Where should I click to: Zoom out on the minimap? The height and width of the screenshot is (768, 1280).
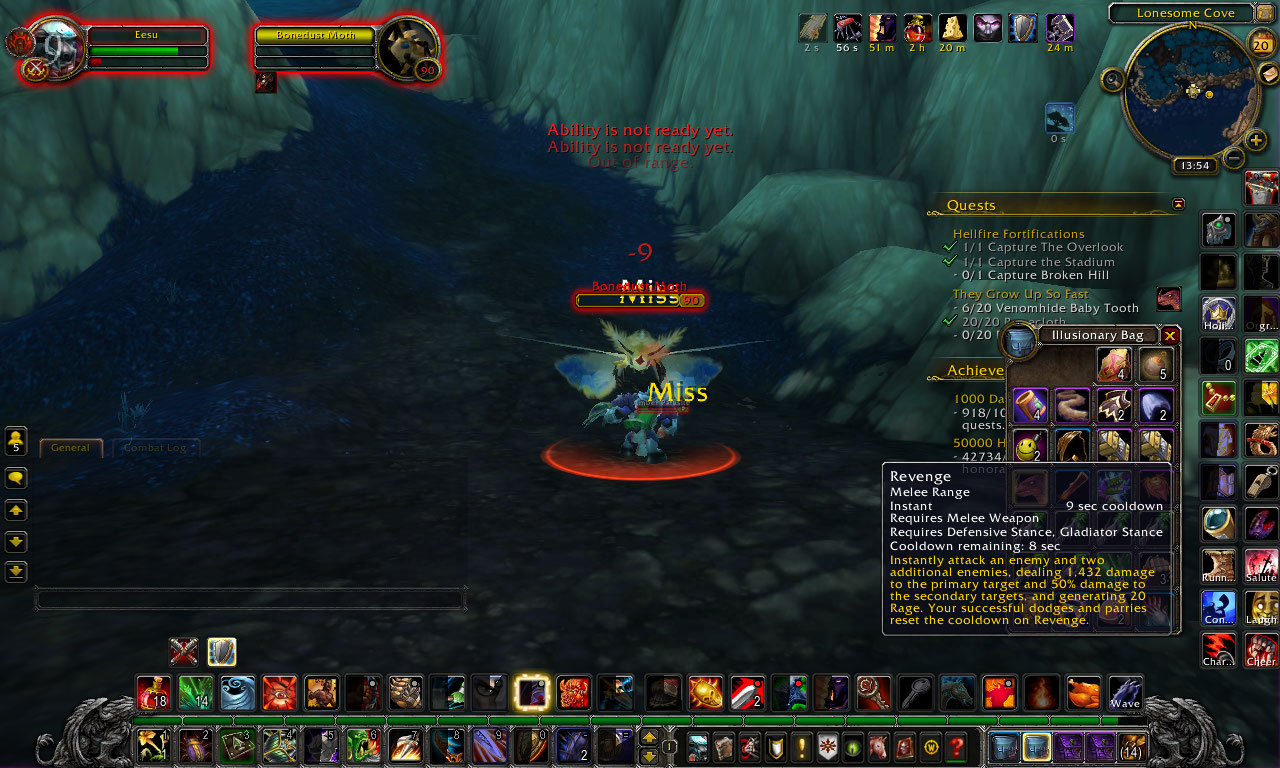click(1234, 158)
